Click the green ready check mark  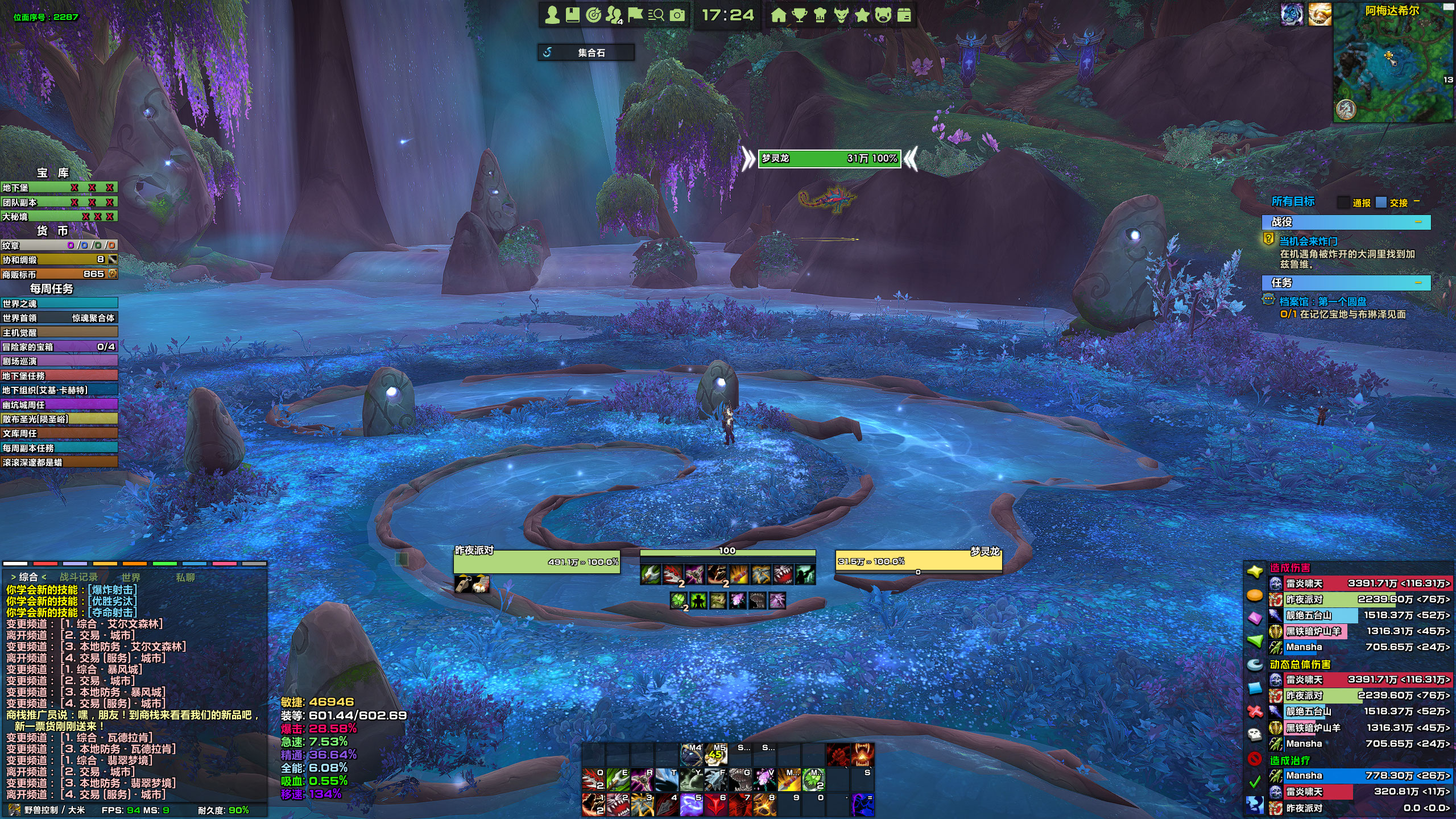coord(1255,783)
